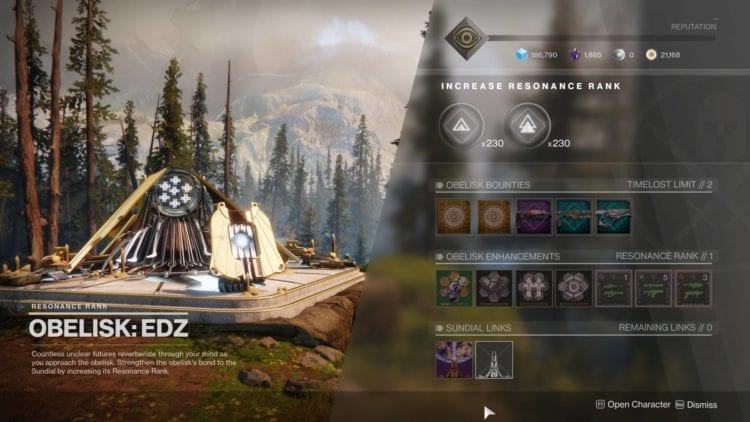Select the double-triangle resonance rank upgrade
This screenshot has width=750, height=422.
(527, 125)
